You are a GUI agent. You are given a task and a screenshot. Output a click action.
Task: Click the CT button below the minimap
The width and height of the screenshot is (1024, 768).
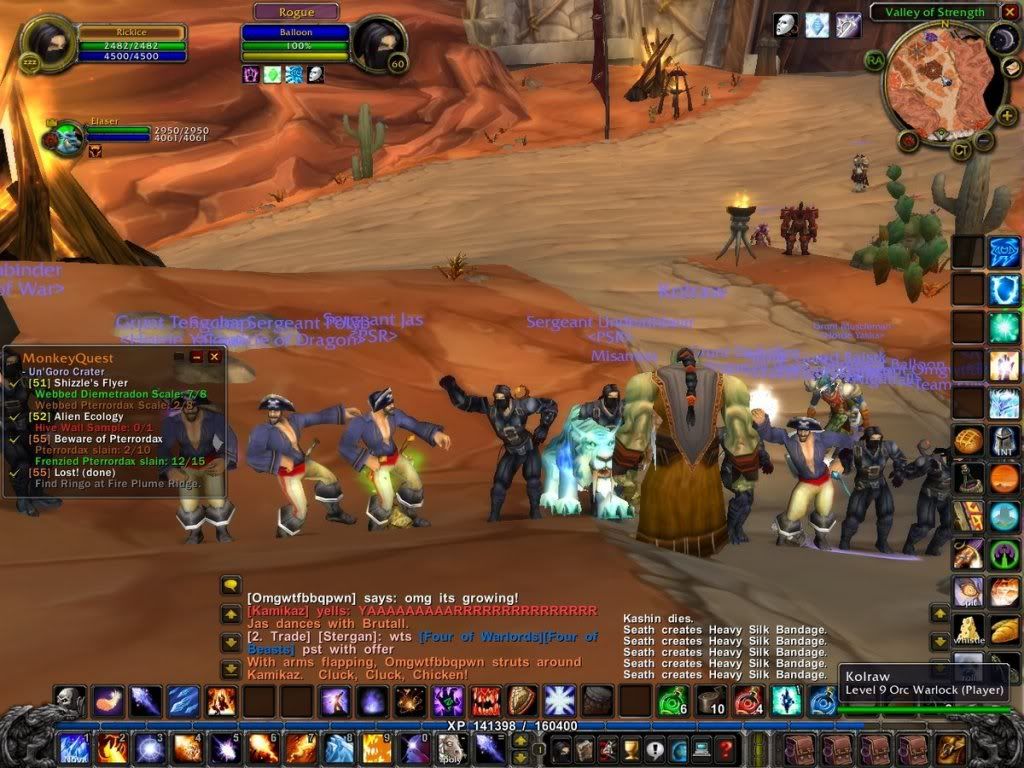click(x=960, y=150)
